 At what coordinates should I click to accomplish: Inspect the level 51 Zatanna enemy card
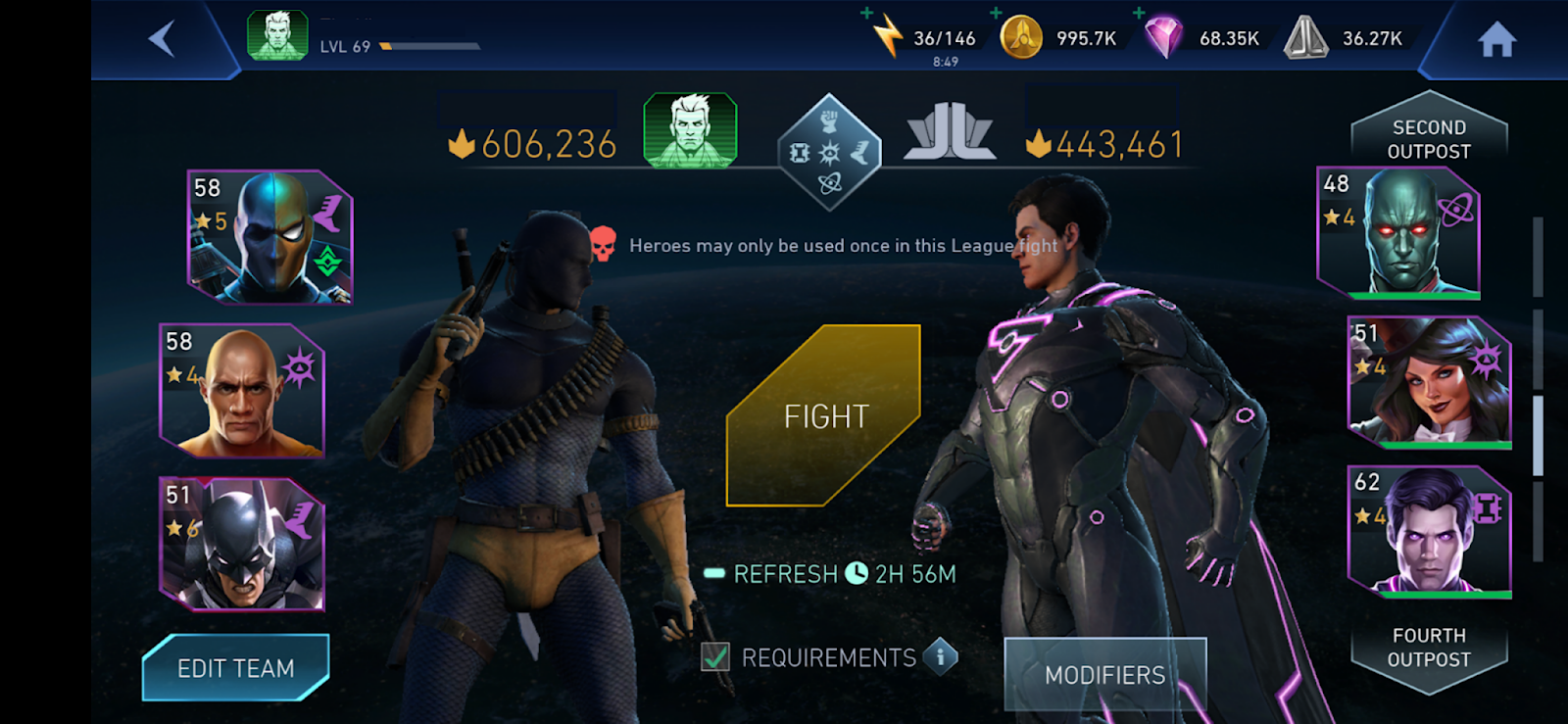(x=1430, y=382)
